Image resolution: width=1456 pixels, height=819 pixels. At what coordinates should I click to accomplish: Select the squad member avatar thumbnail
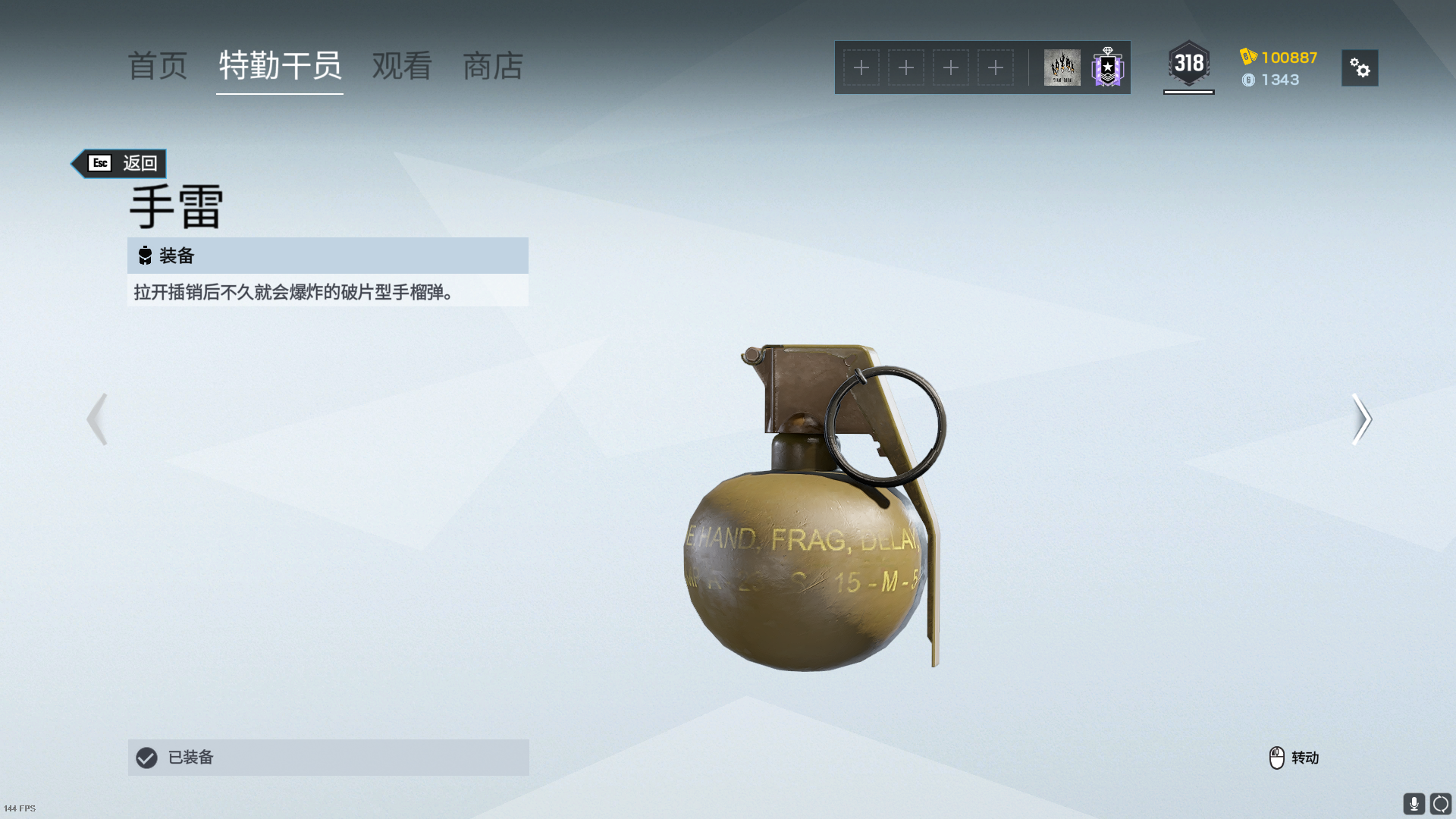click(1062, 67)
